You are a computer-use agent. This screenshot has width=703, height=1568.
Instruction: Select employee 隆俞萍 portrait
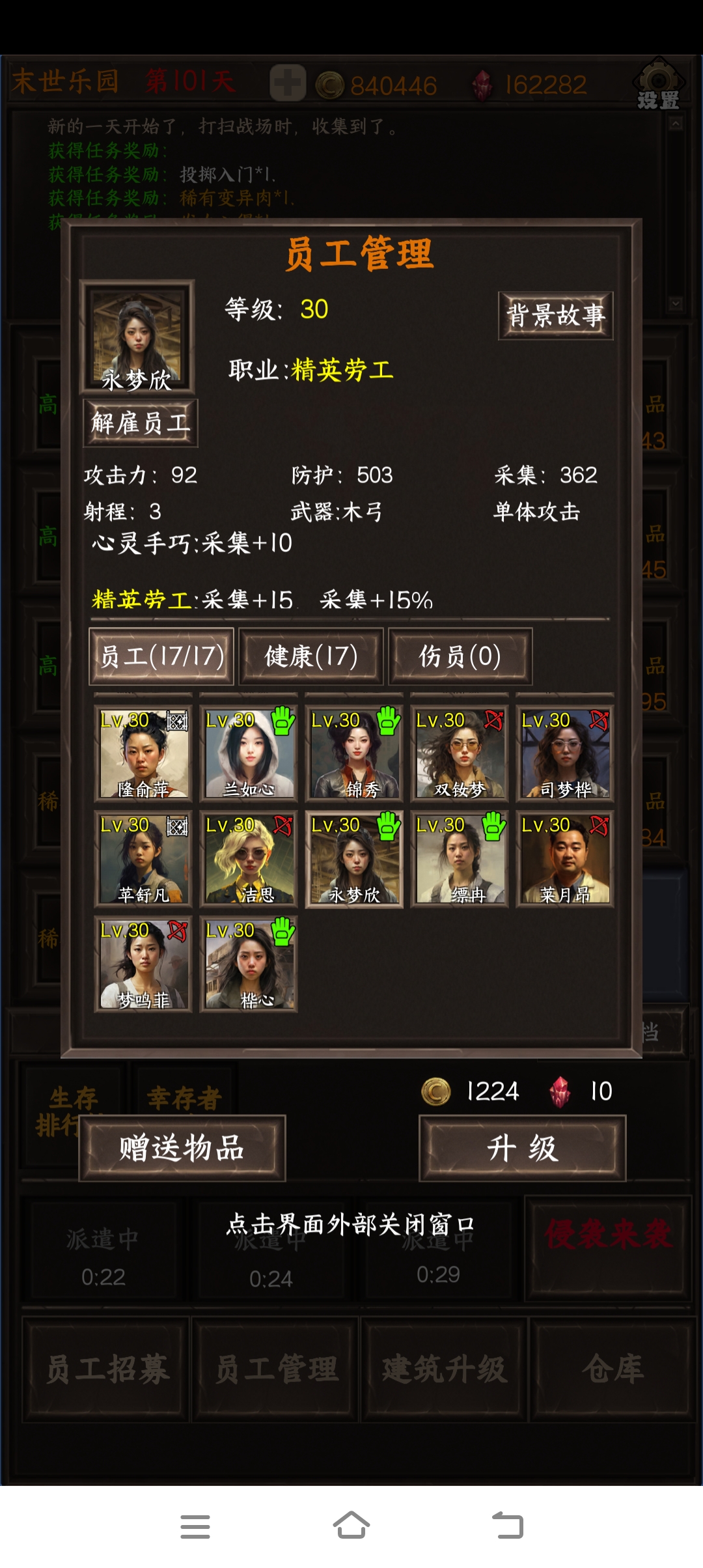click(143, 754)
